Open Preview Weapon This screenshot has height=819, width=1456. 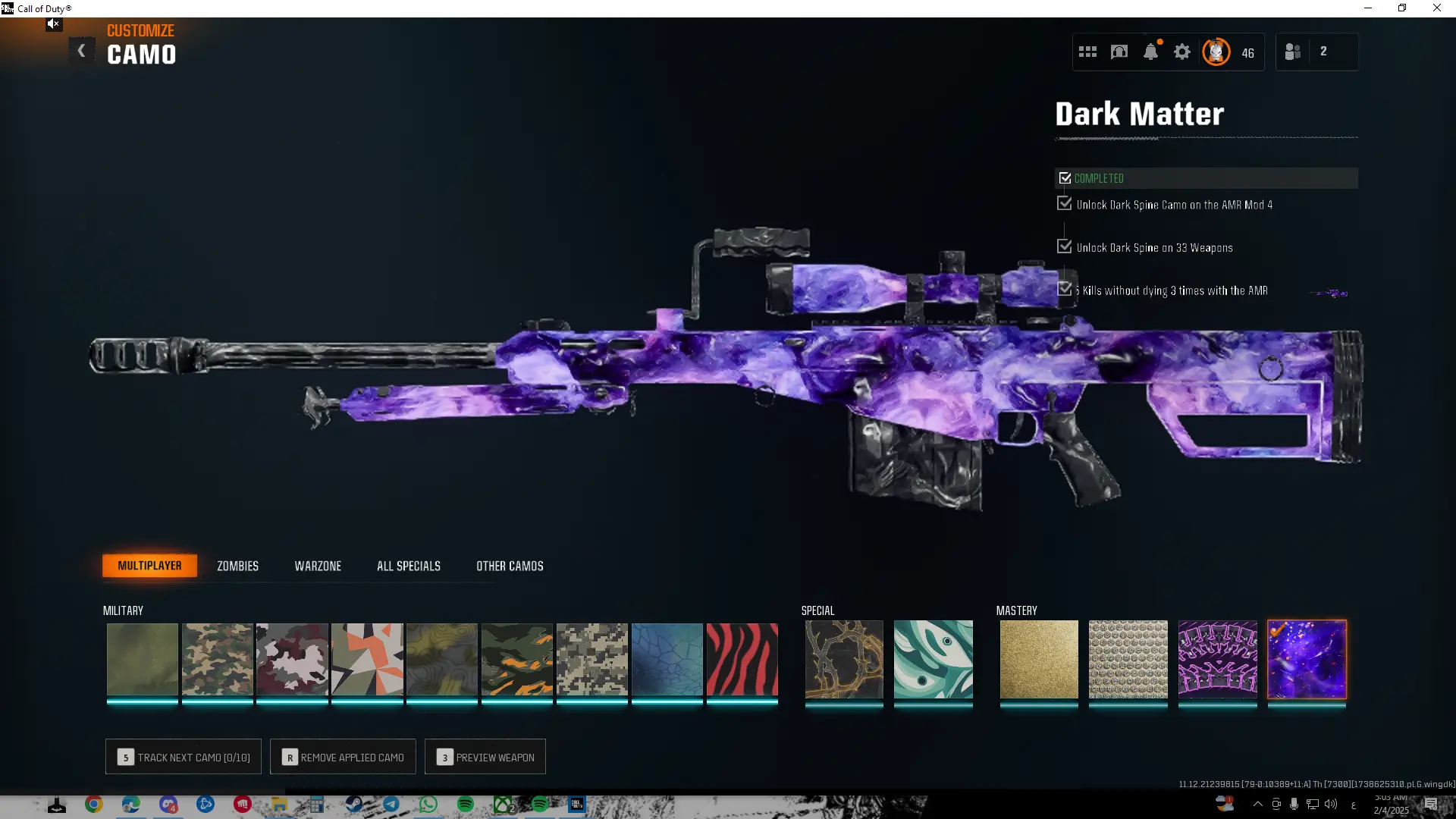485,757
